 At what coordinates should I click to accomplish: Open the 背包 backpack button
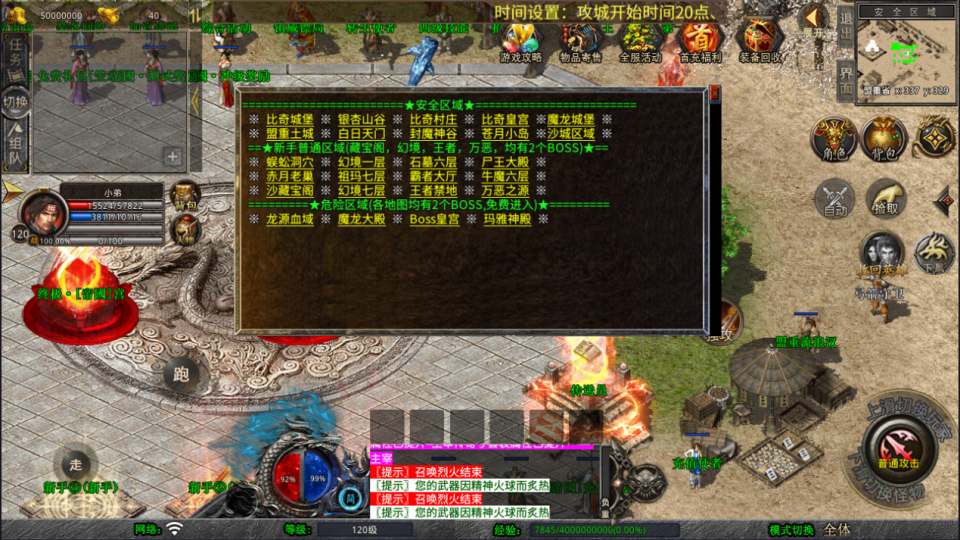click(884, 138)
